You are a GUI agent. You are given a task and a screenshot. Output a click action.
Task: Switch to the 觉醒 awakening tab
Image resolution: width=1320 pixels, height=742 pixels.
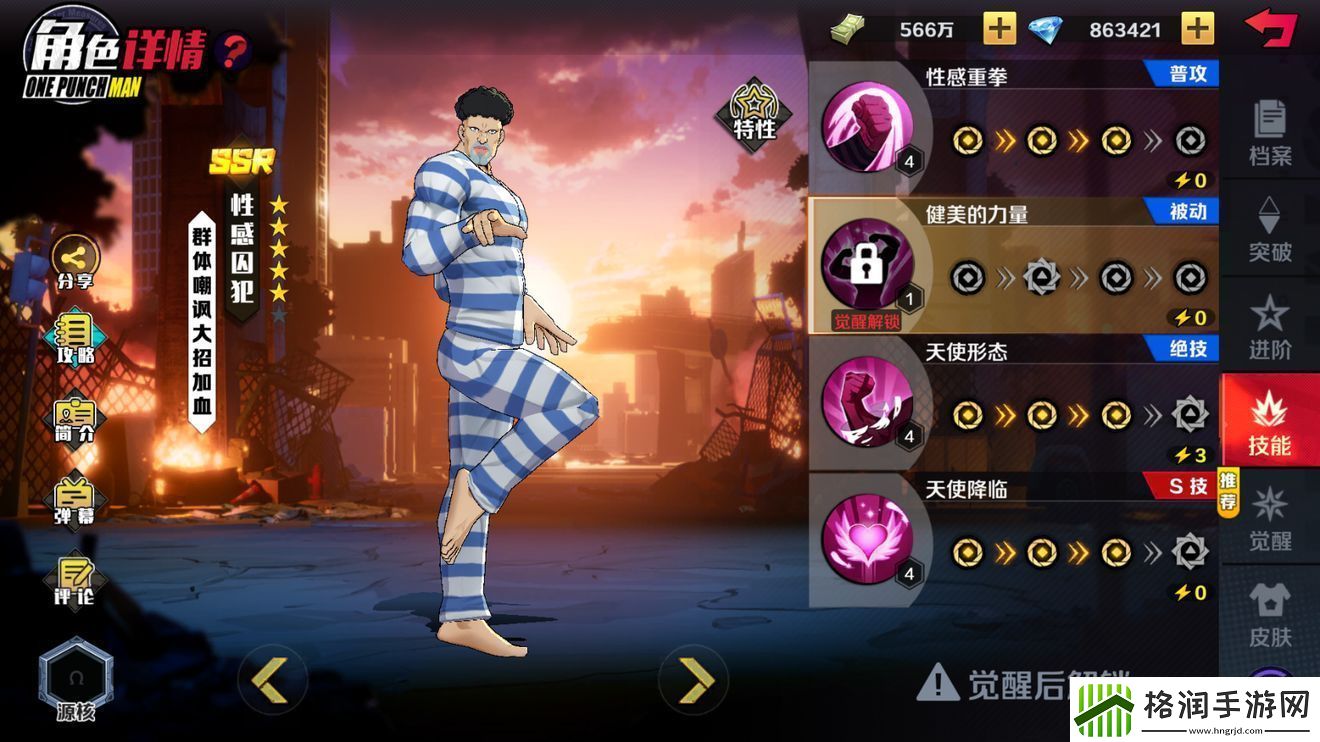point(1268,520)
